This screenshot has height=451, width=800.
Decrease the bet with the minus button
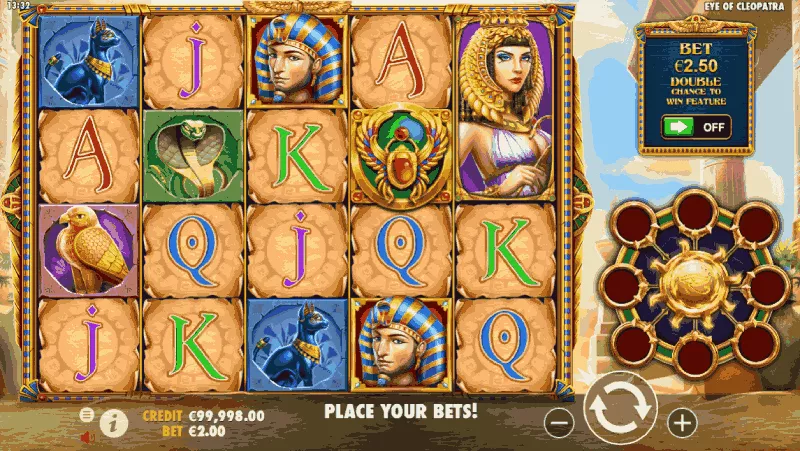coord(558,423)
